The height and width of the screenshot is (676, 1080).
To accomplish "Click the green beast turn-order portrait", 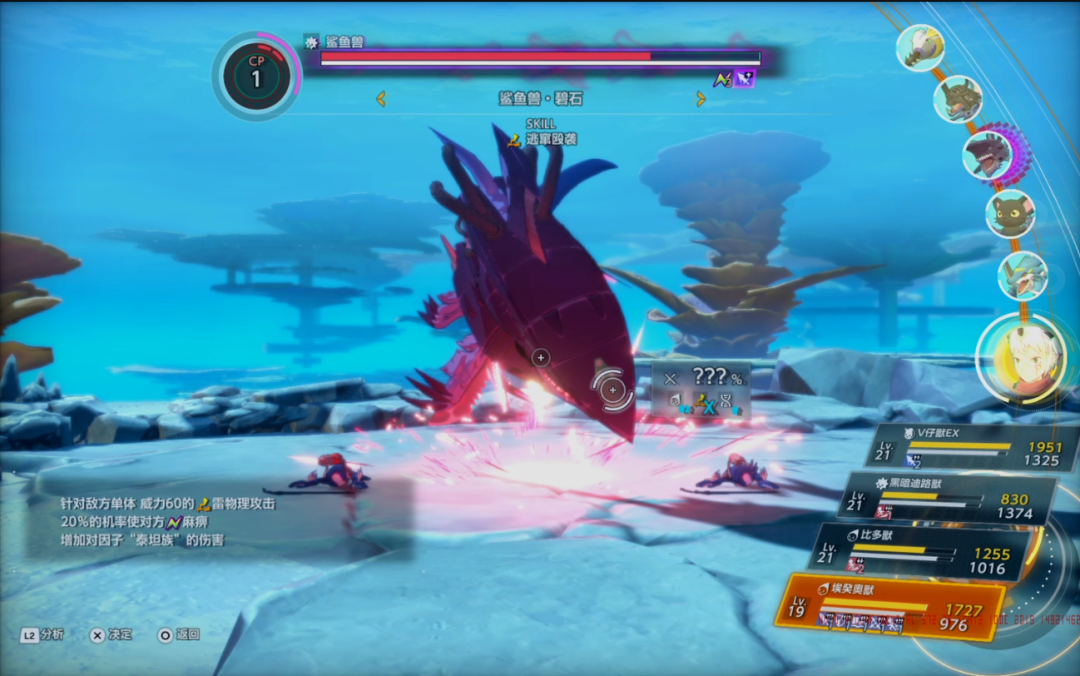I will pos(957,99).
